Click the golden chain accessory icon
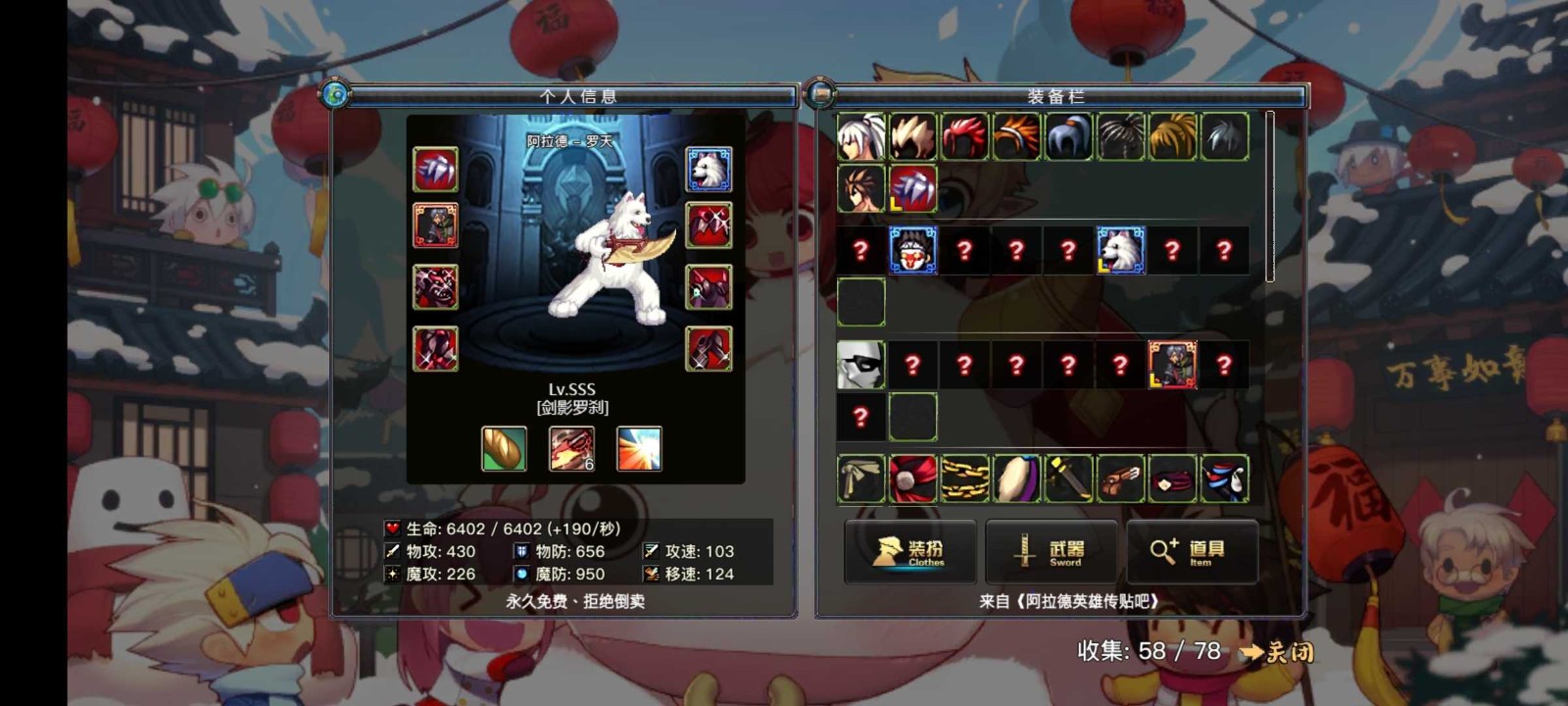Screen dimensions: 1568x706 (x=965, y=477)
